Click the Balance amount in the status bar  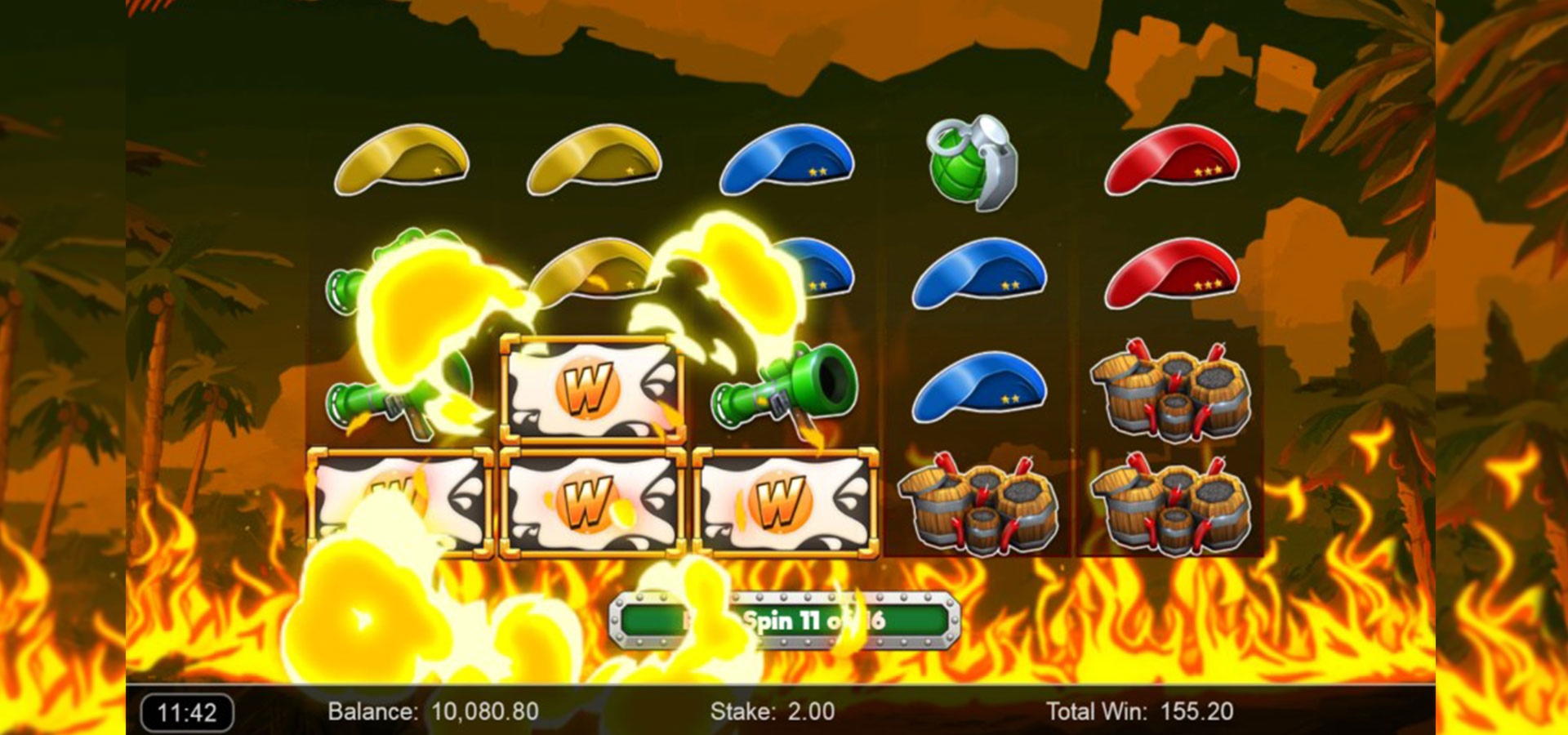[433, 711]
